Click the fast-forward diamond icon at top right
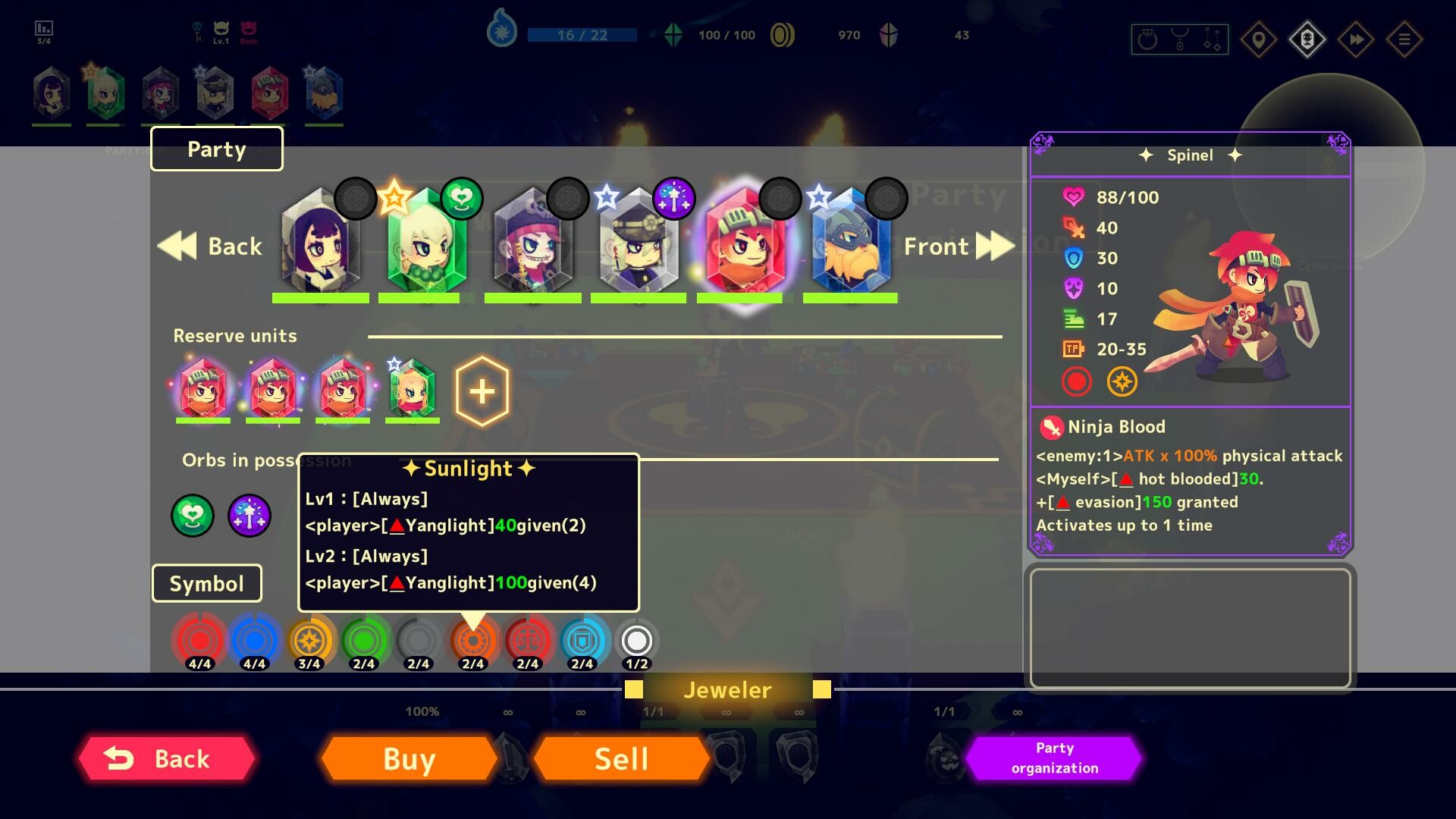Screen dimensions: 1456x819 coord(1355,39)
